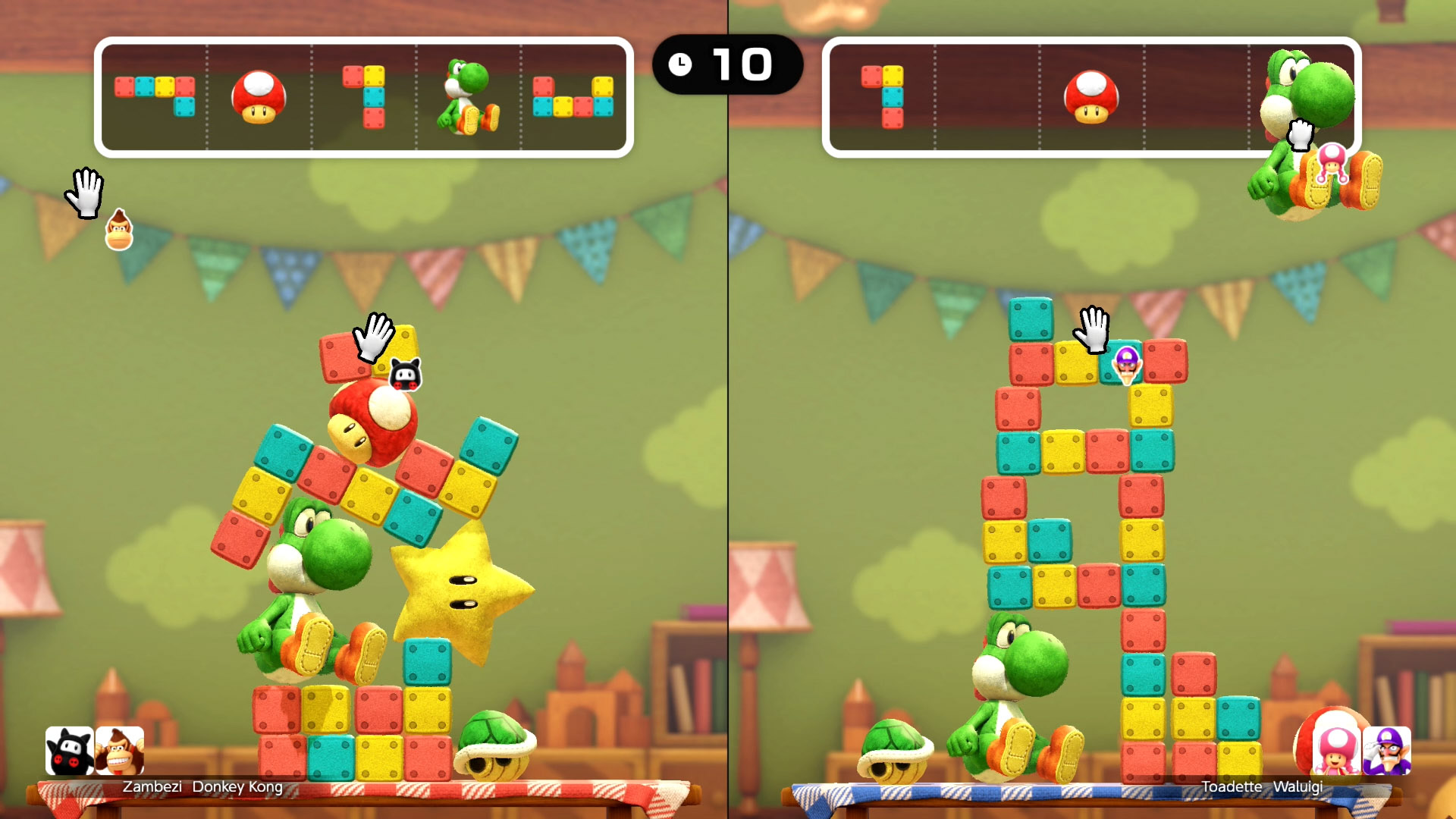Pick the zigzag block piece in left queue
The height and width of the screenshot is (819, 1456).
[155, 96]
